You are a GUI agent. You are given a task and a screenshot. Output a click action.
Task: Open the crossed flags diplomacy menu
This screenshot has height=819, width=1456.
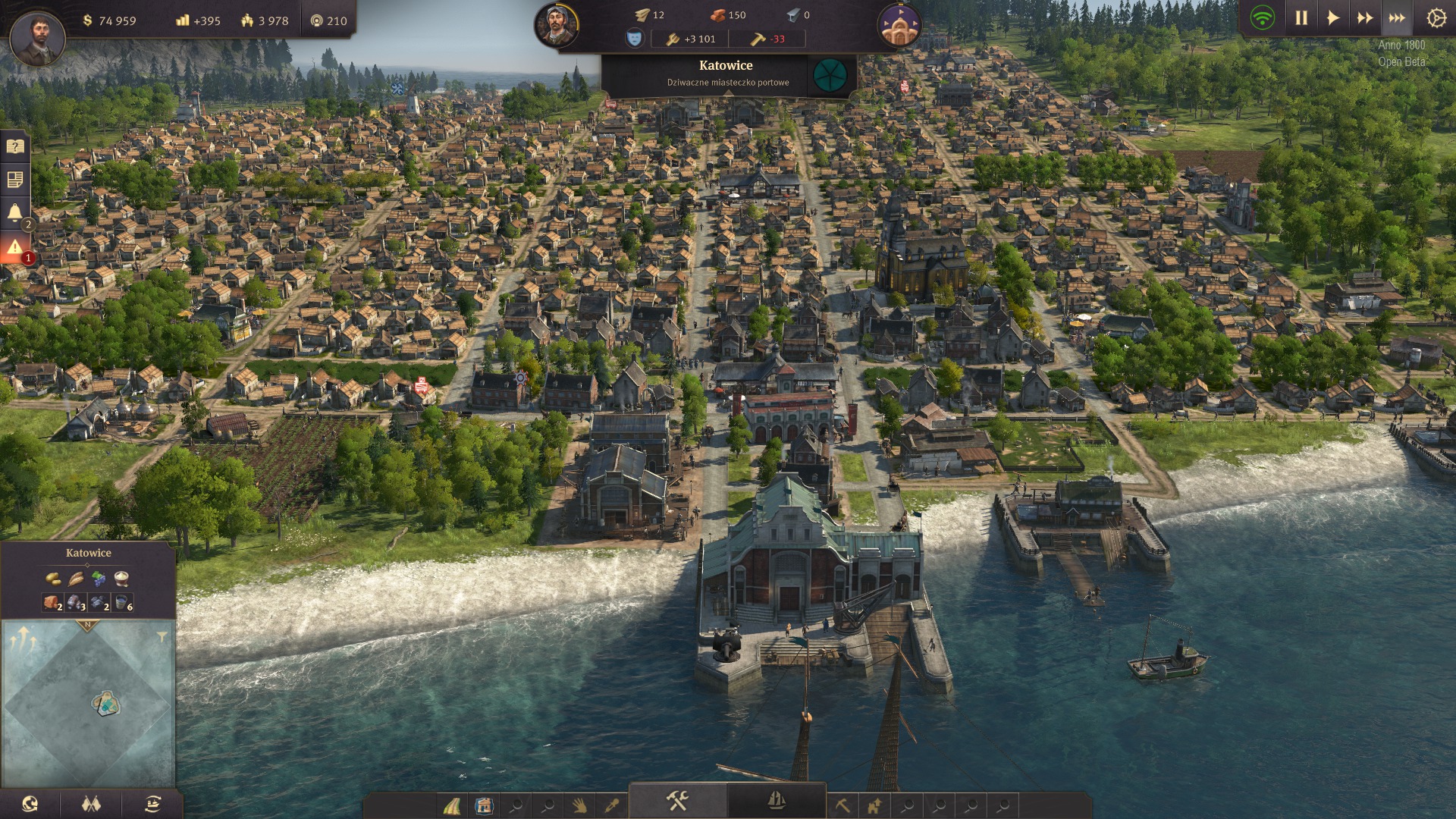click(91, 804)
